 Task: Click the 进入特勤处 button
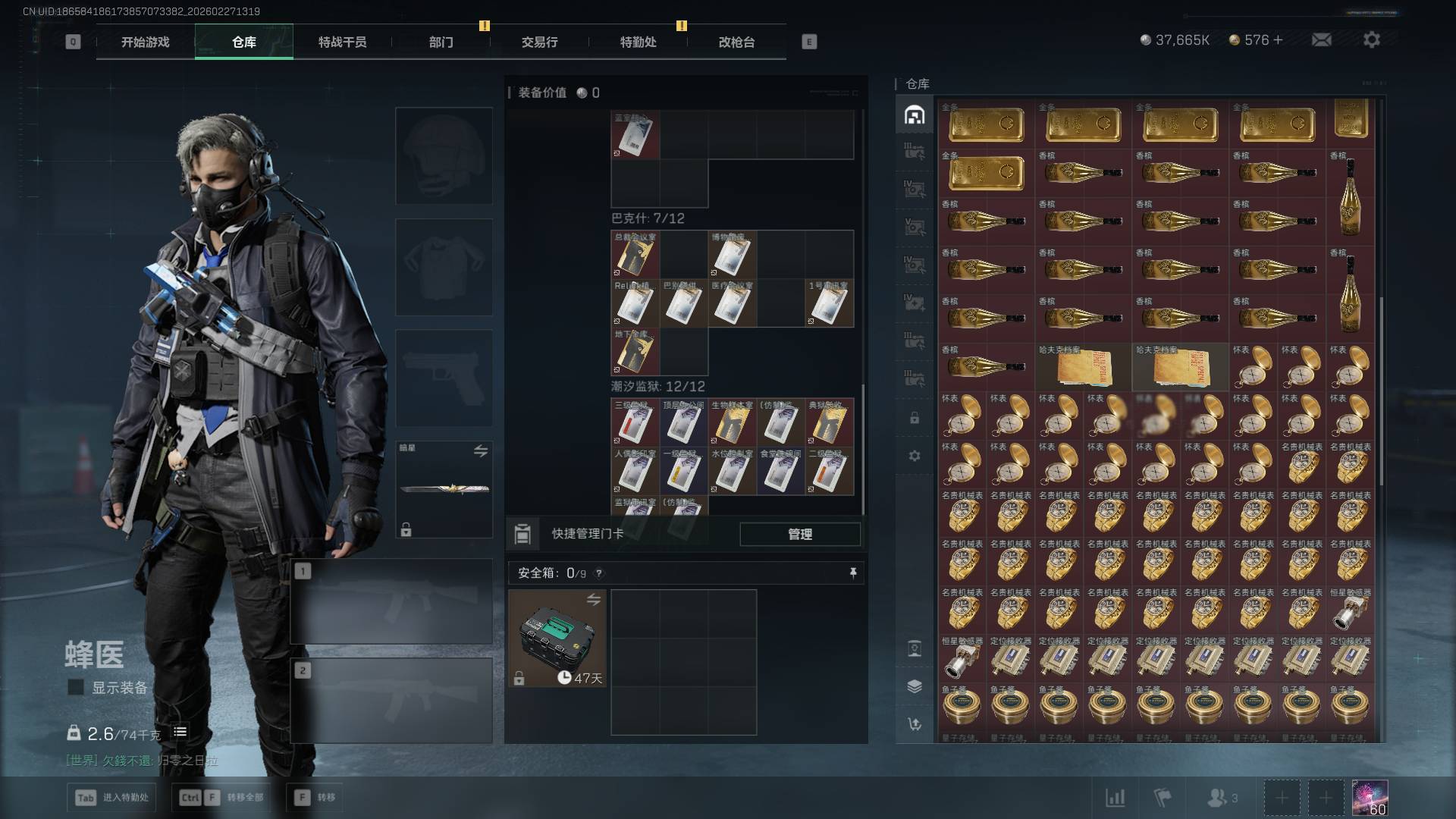[114, 797]
